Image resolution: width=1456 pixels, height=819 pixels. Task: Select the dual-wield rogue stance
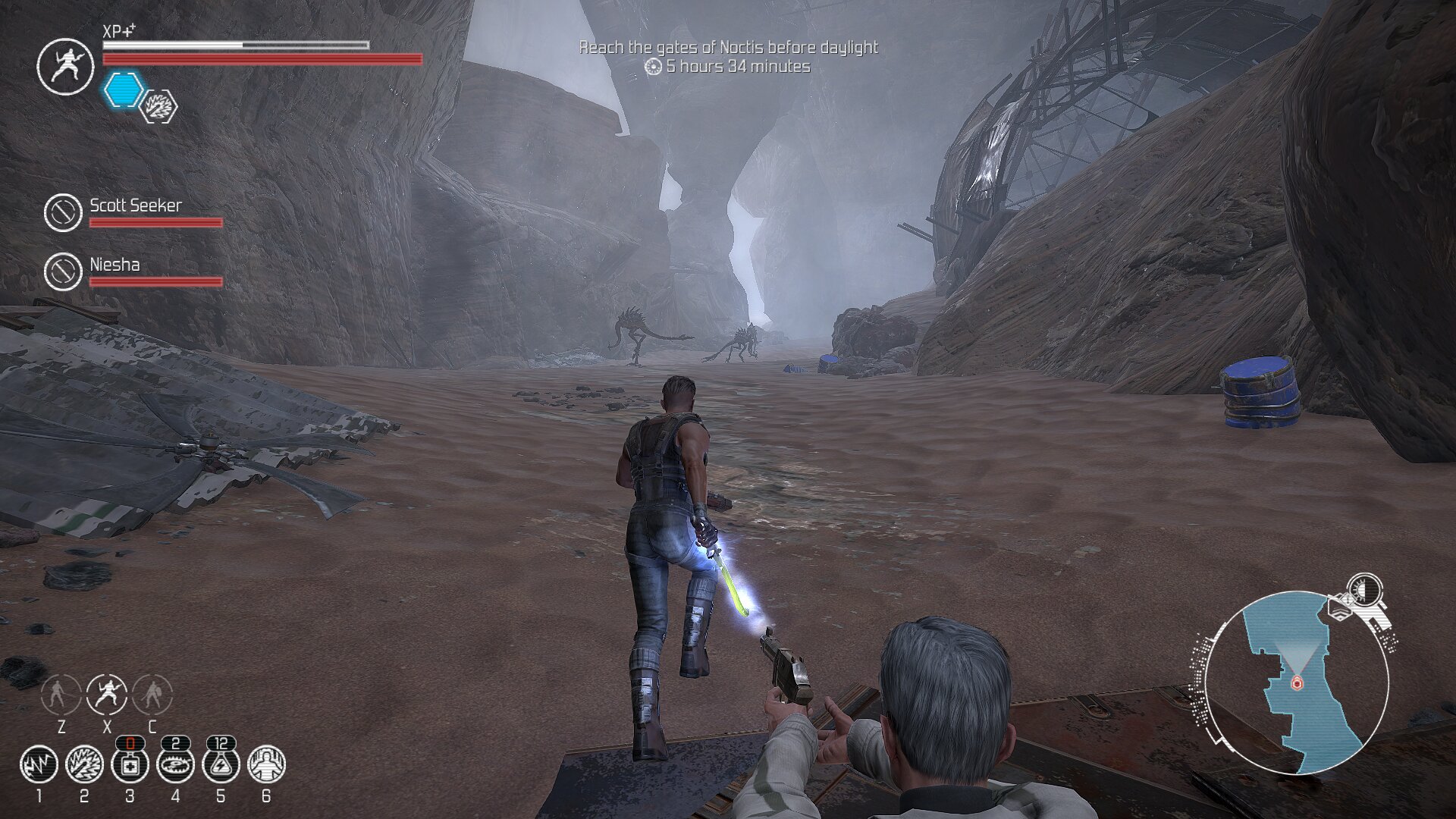pos(107,694)
